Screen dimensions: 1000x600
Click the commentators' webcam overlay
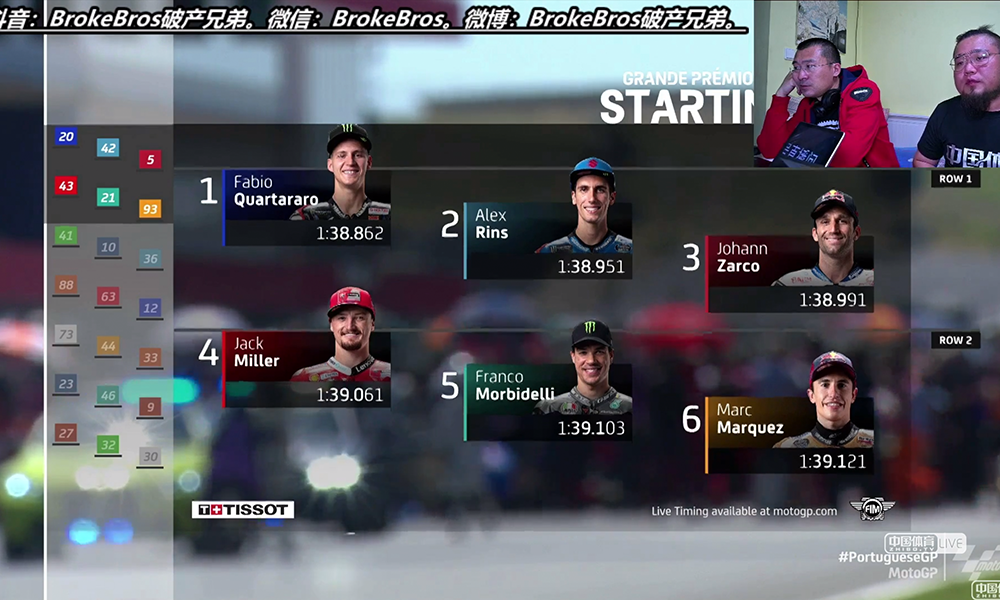876,84
